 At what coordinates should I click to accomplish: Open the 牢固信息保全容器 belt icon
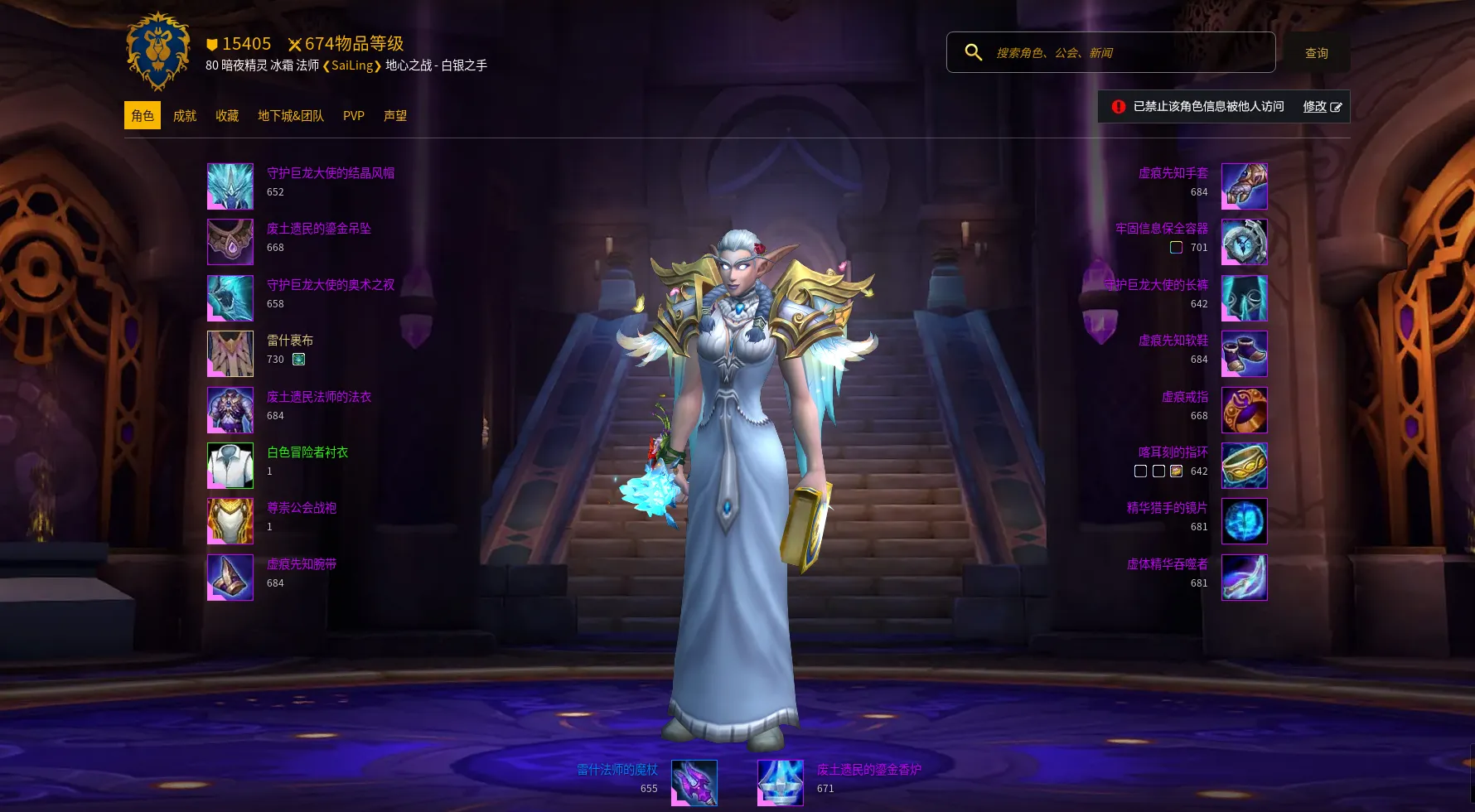[1244, 242]
